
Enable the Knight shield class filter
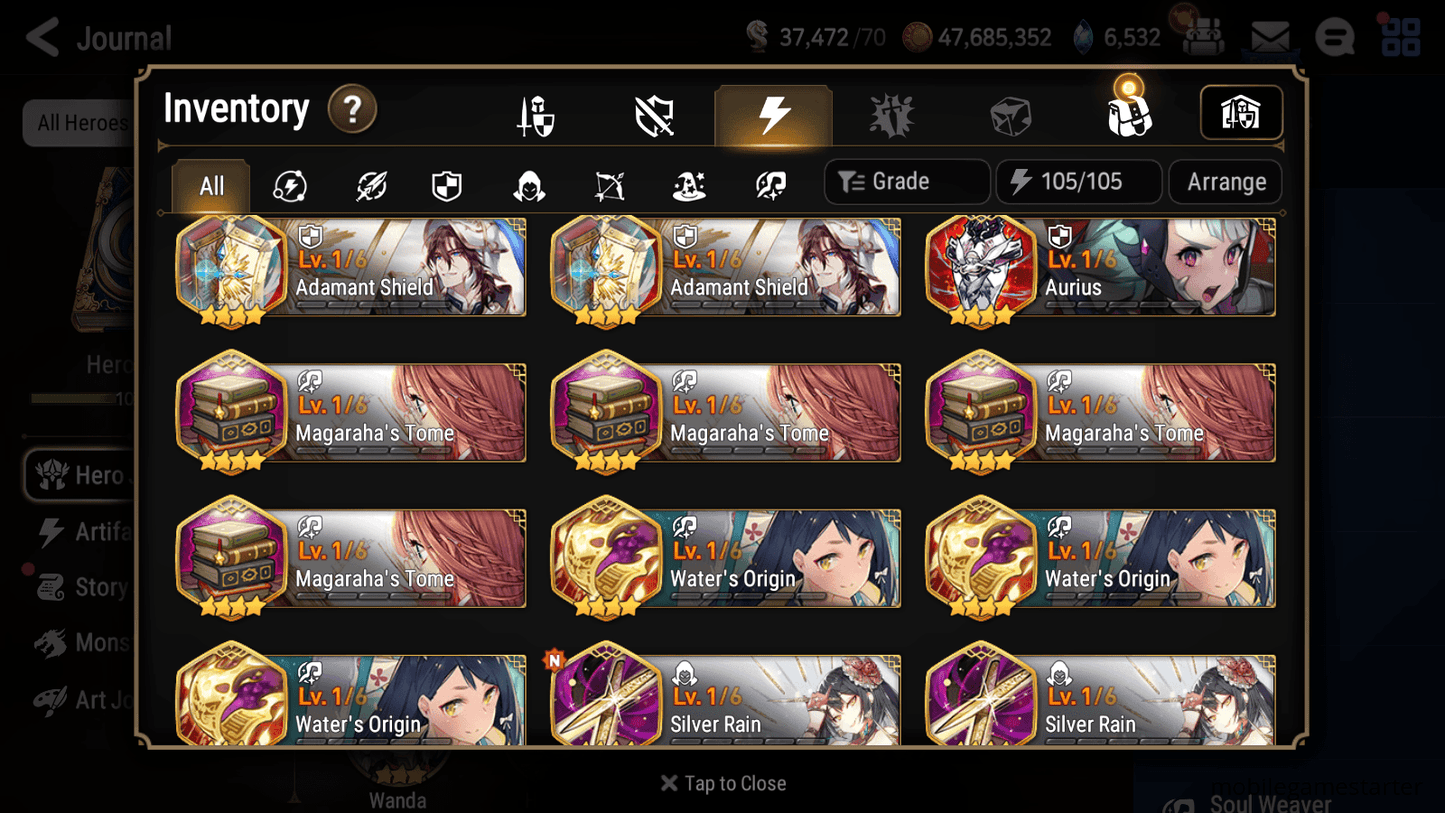click(x=446, y=182)
